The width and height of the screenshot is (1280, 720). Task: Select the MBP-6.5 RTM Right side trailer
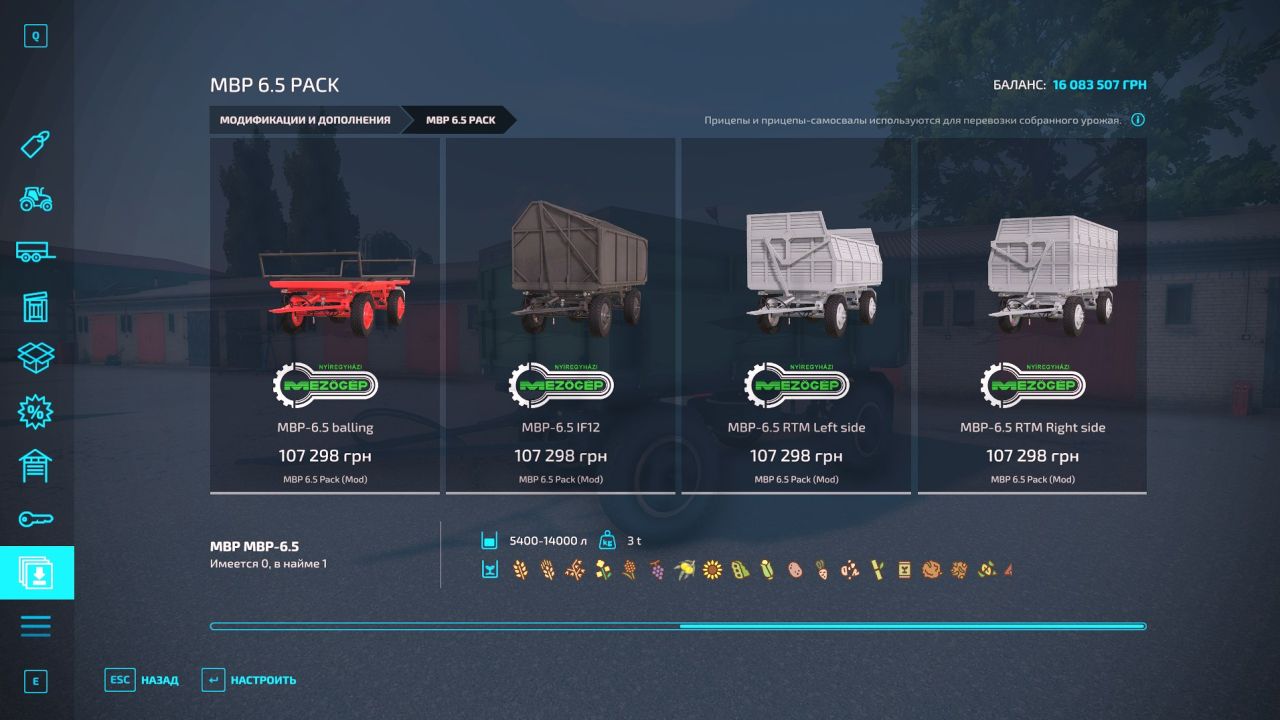tap(1032, 315)
